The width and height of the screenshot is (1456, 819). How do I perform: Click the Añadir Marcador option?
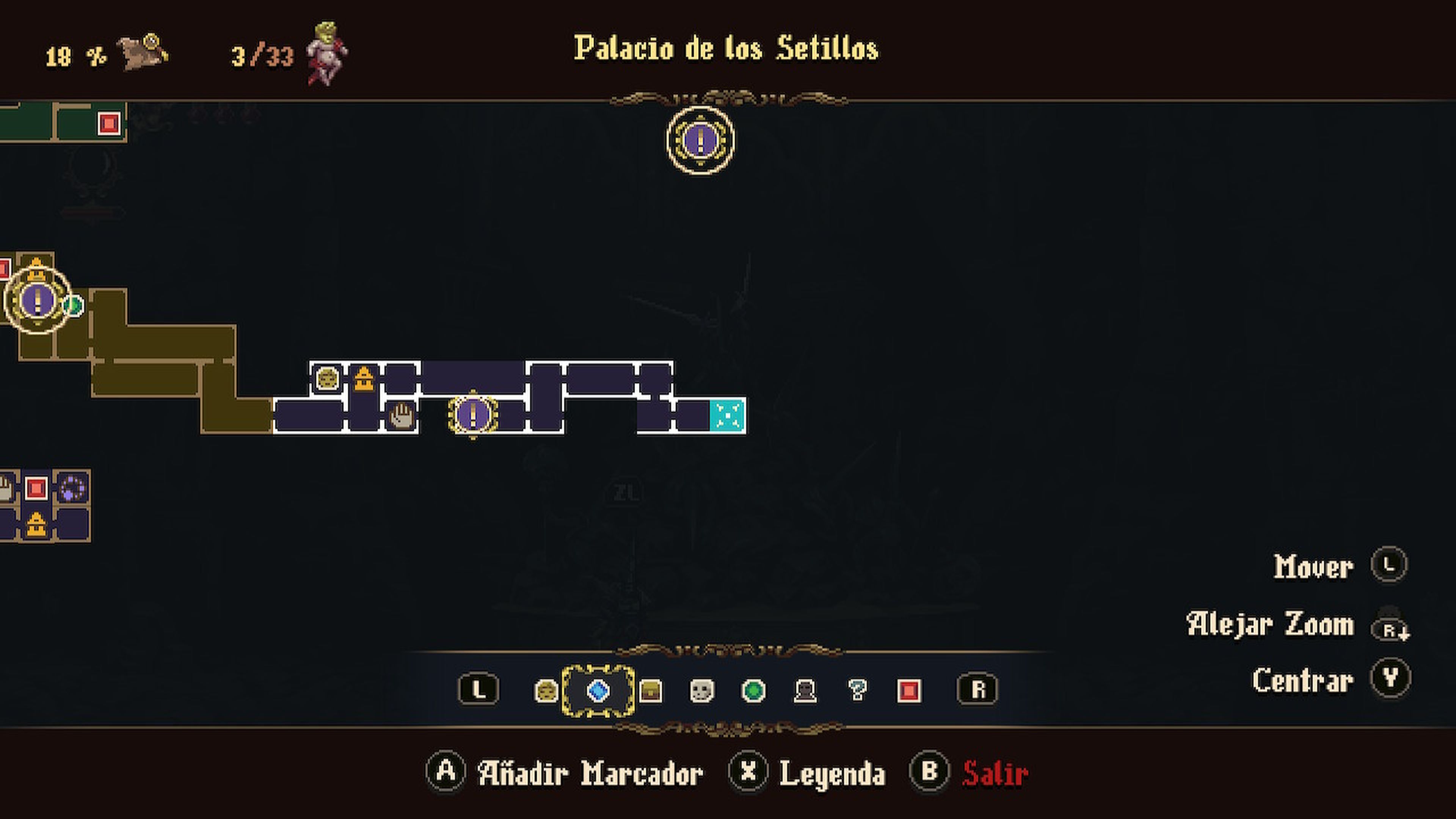click(x=590, y=773)
